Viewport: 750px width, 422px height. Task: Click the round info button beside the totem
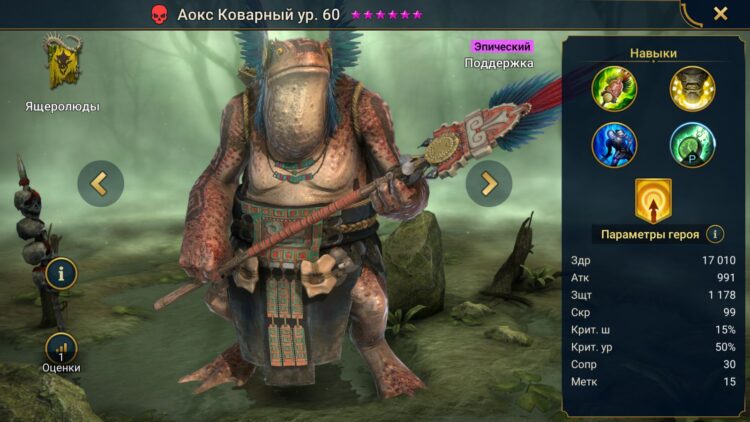[x=61, y=272]
